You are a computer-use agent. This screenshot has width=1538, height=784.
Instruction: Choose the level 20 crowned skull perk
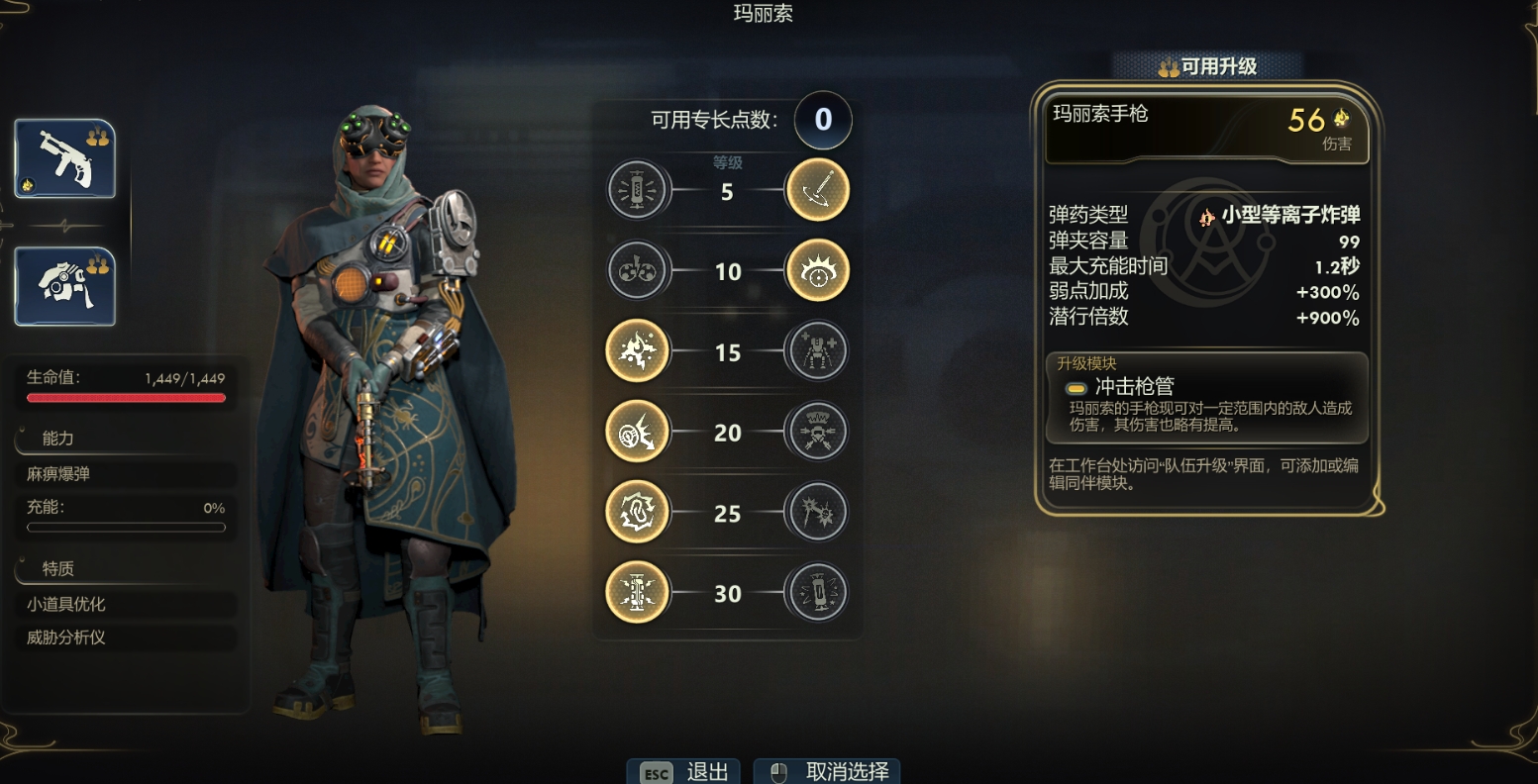pos(817,433)
